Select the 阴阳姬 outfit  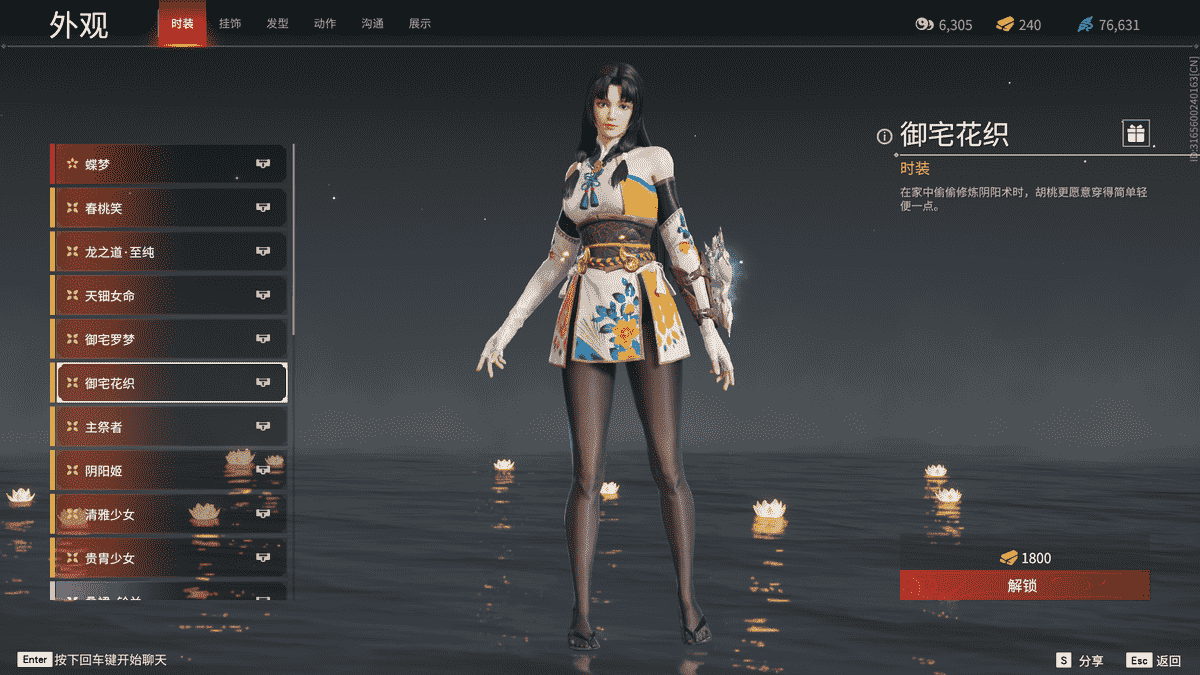click(168, 471)
